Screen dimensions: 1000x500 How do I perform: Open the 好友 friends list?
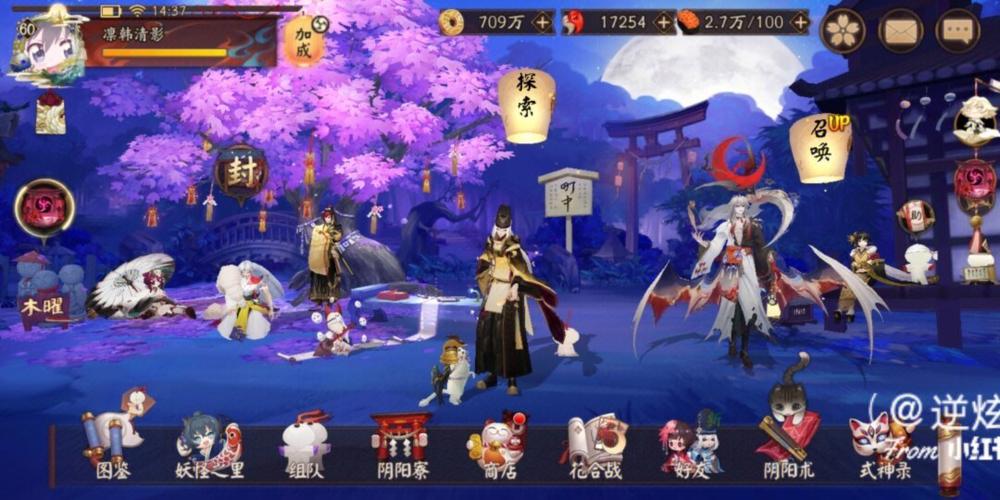pos(690,447)
